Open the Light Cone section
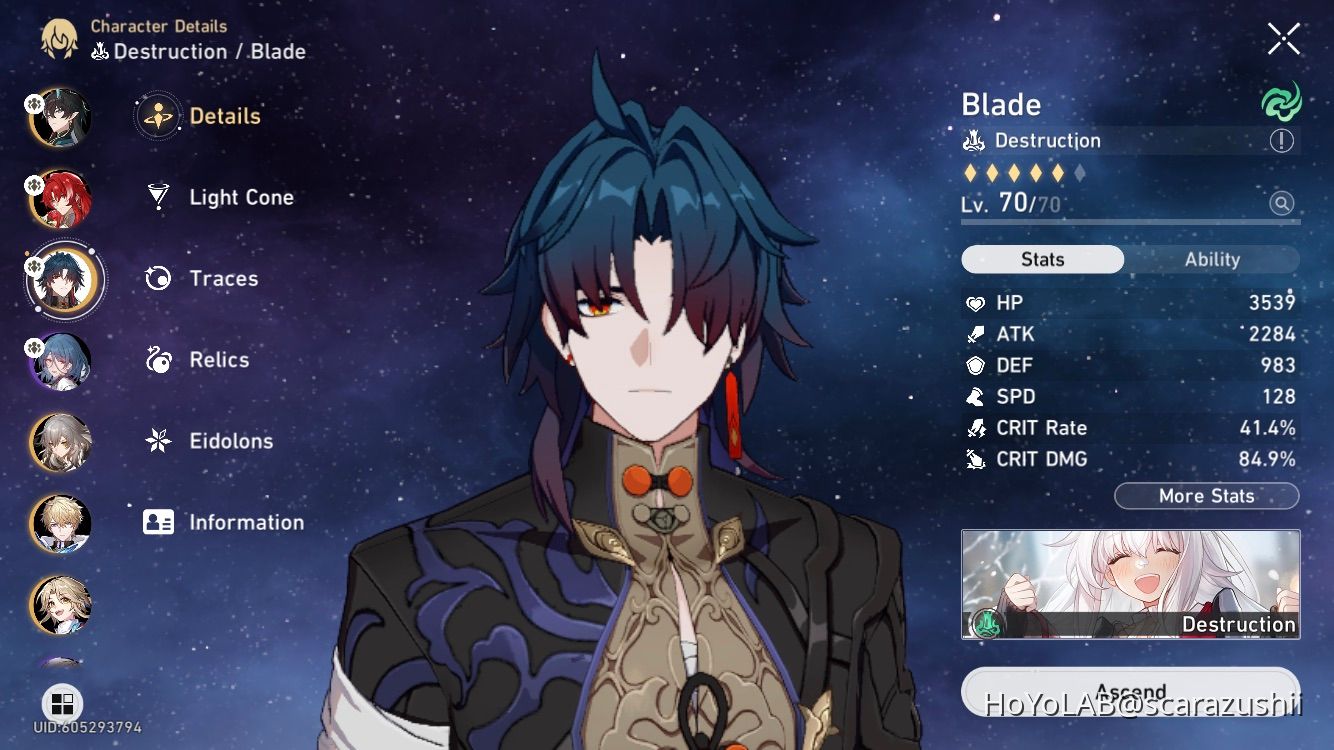This screenshot has width=1334, height=750. [x=240, y=197]
